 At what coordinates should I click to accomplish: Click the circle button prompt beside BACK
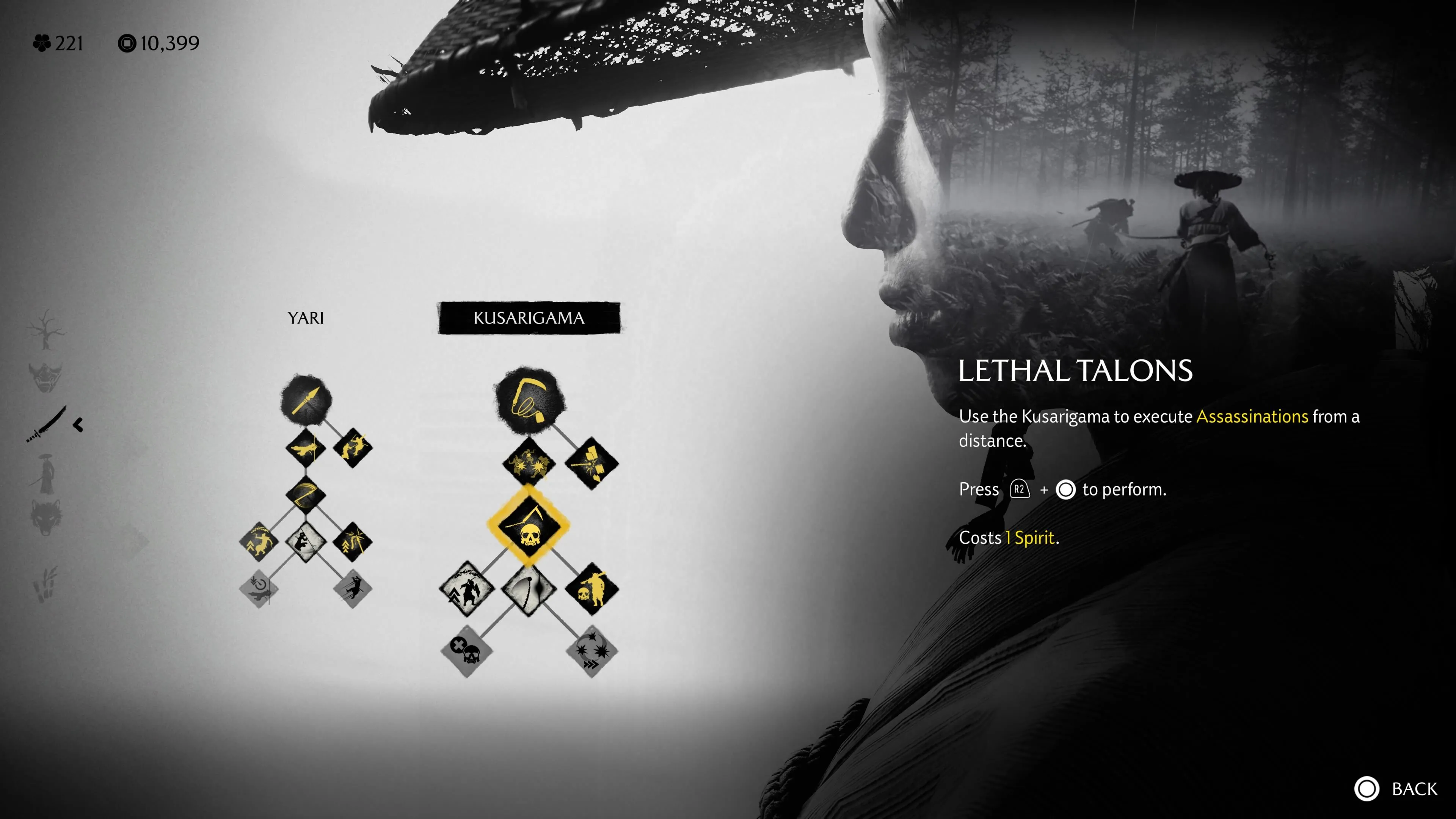click(1367, 788)
